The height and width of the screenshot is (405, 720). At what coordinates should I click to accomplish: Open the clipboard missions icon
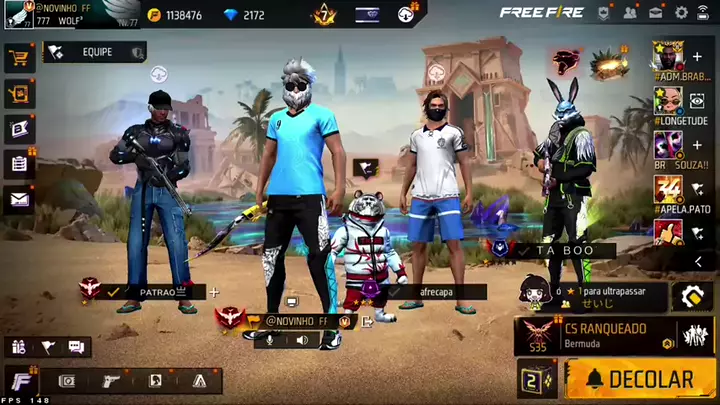pyautogui.click(x=18, y=164)
